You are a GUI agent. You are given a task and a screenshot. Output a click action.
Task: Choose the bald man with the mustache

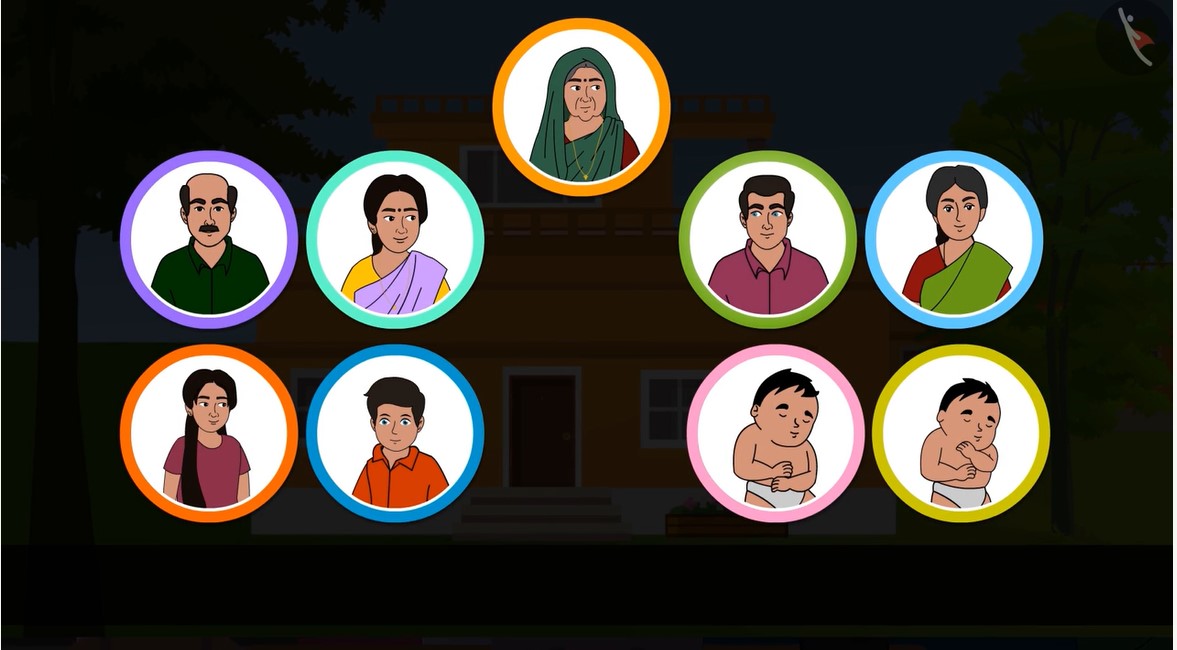tap(209, 240)
